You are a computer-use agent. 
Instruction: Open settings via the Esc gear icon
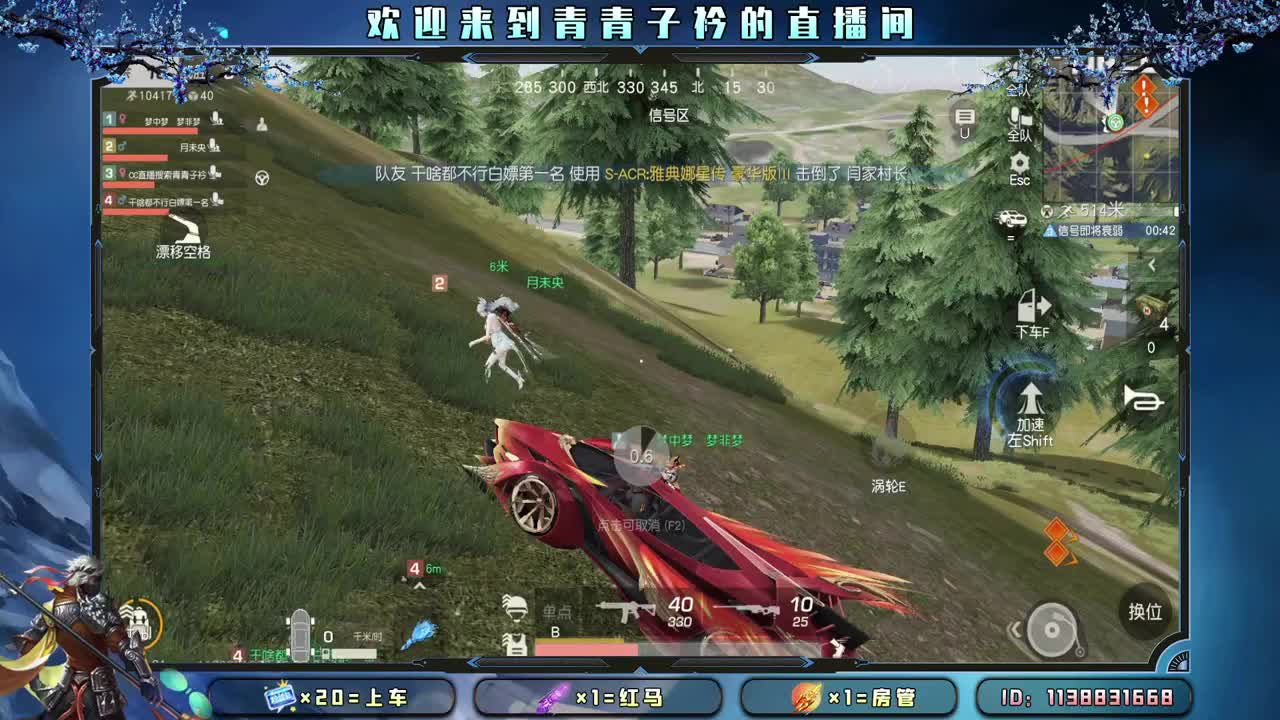pos(1018,165)
